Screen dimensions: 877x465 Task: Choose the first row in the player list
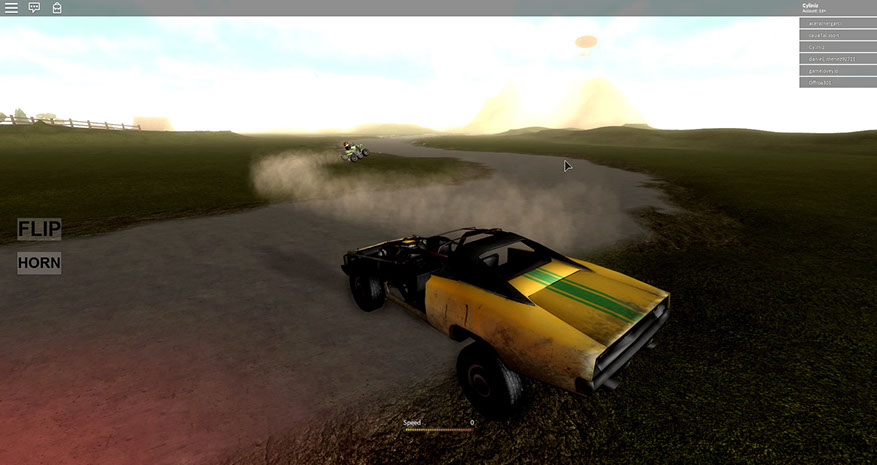[837, 23]
